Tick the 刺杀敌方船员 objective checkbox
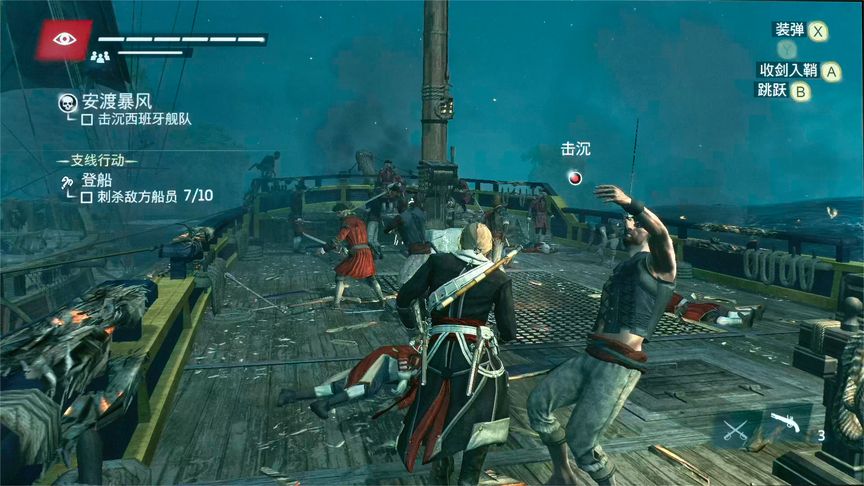Viewport: 864px width, 486px height. tap(87, 197)
